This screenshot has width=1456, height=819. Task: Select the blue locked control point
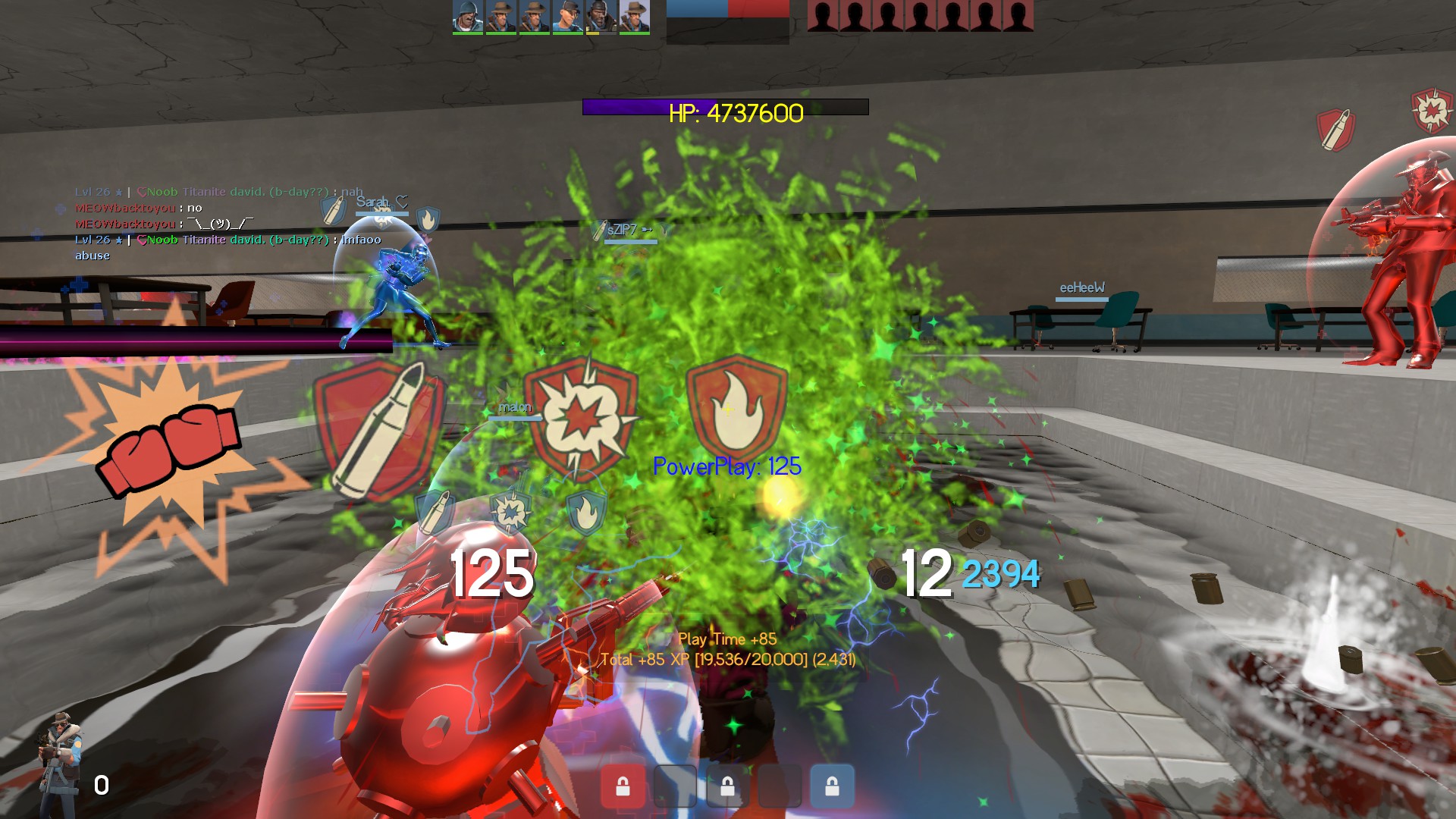click(832, 786)
